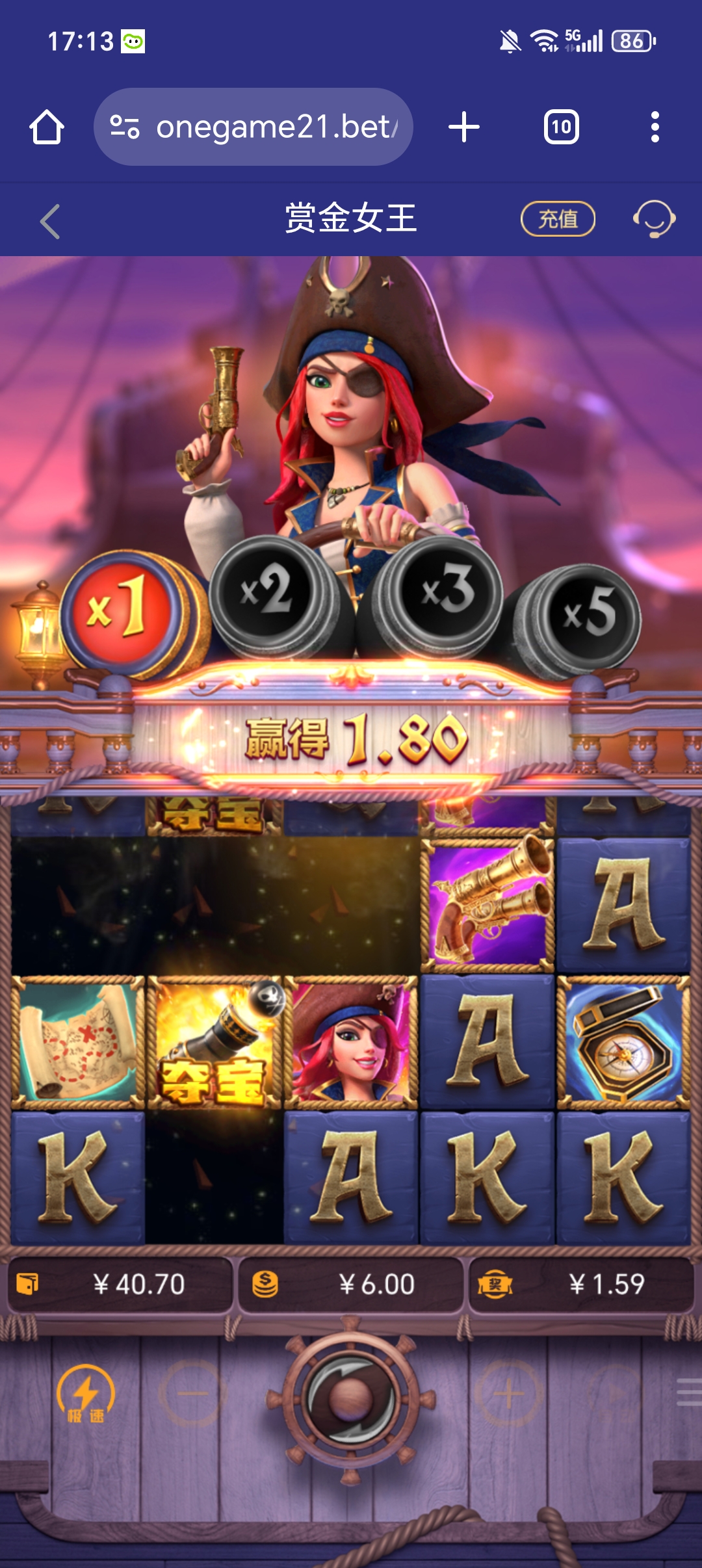Open the win amount prize panel
Screen dimensions: 702x1568
(x=581, y=1285)
